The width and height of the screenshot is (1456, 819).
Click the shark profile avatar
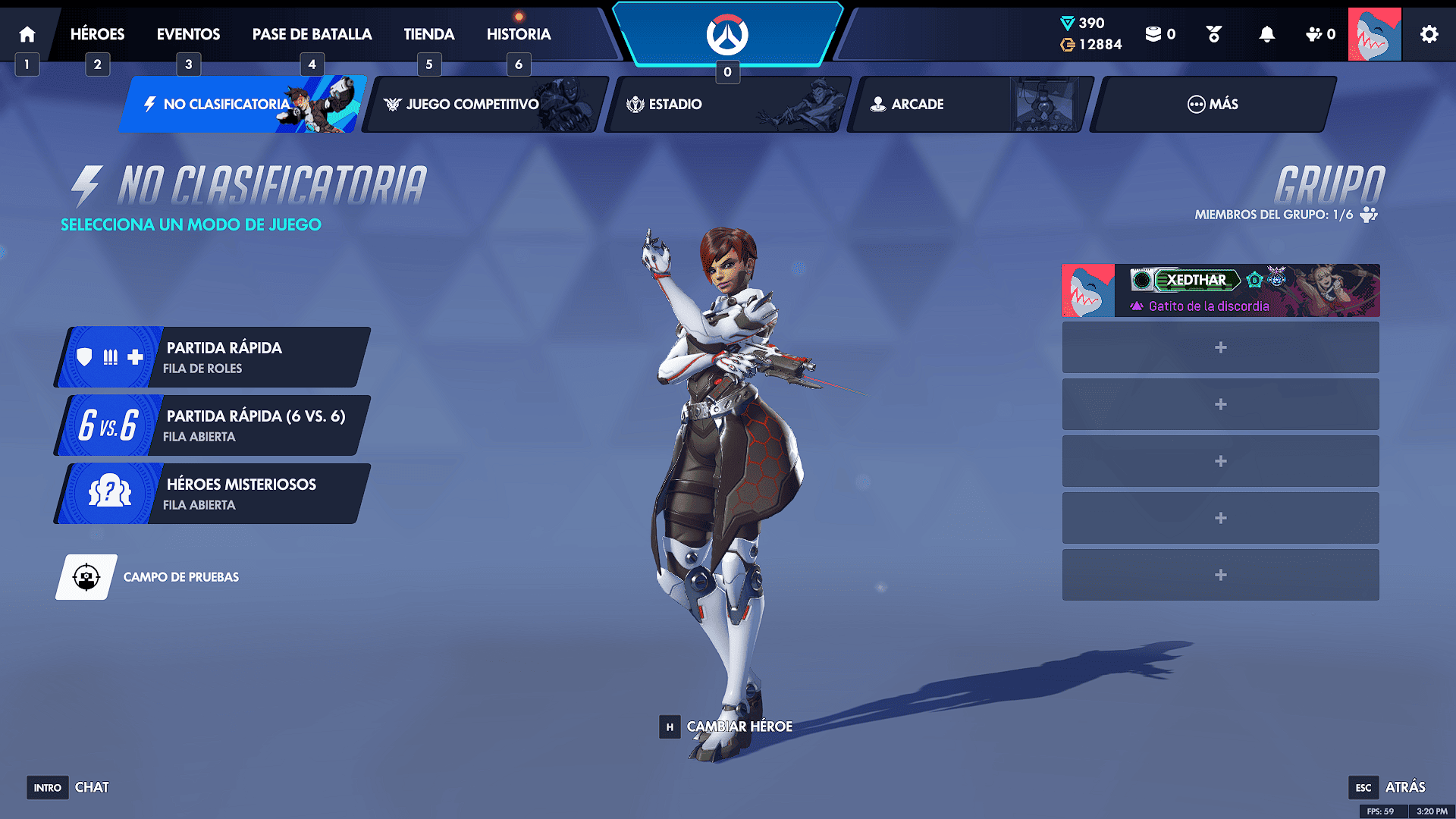tap(1374, 34)
